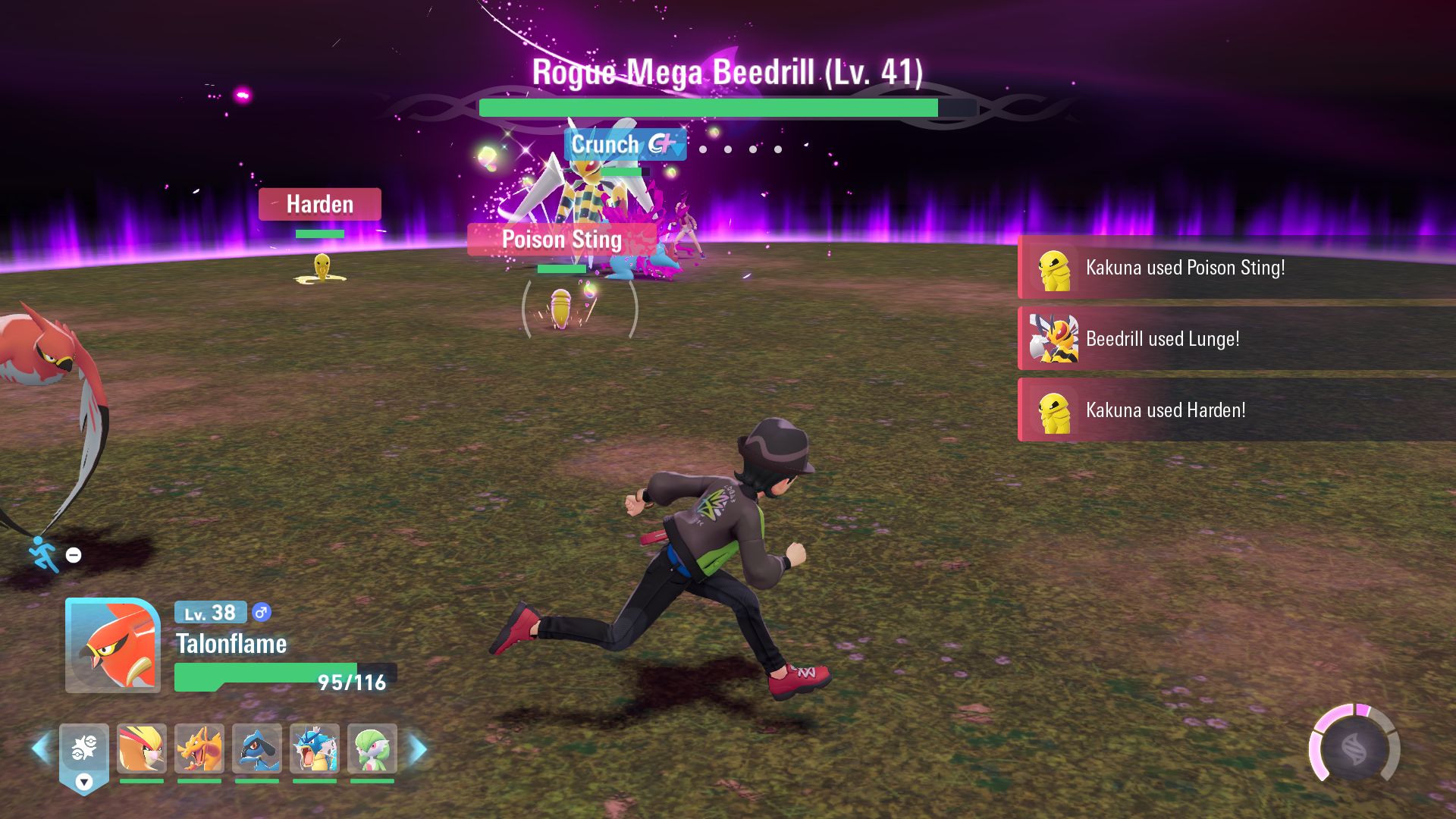Select the 'Beedrill used Lunge!' log entry
This screenshot has width=1456, height=819.
[1236, 339]
